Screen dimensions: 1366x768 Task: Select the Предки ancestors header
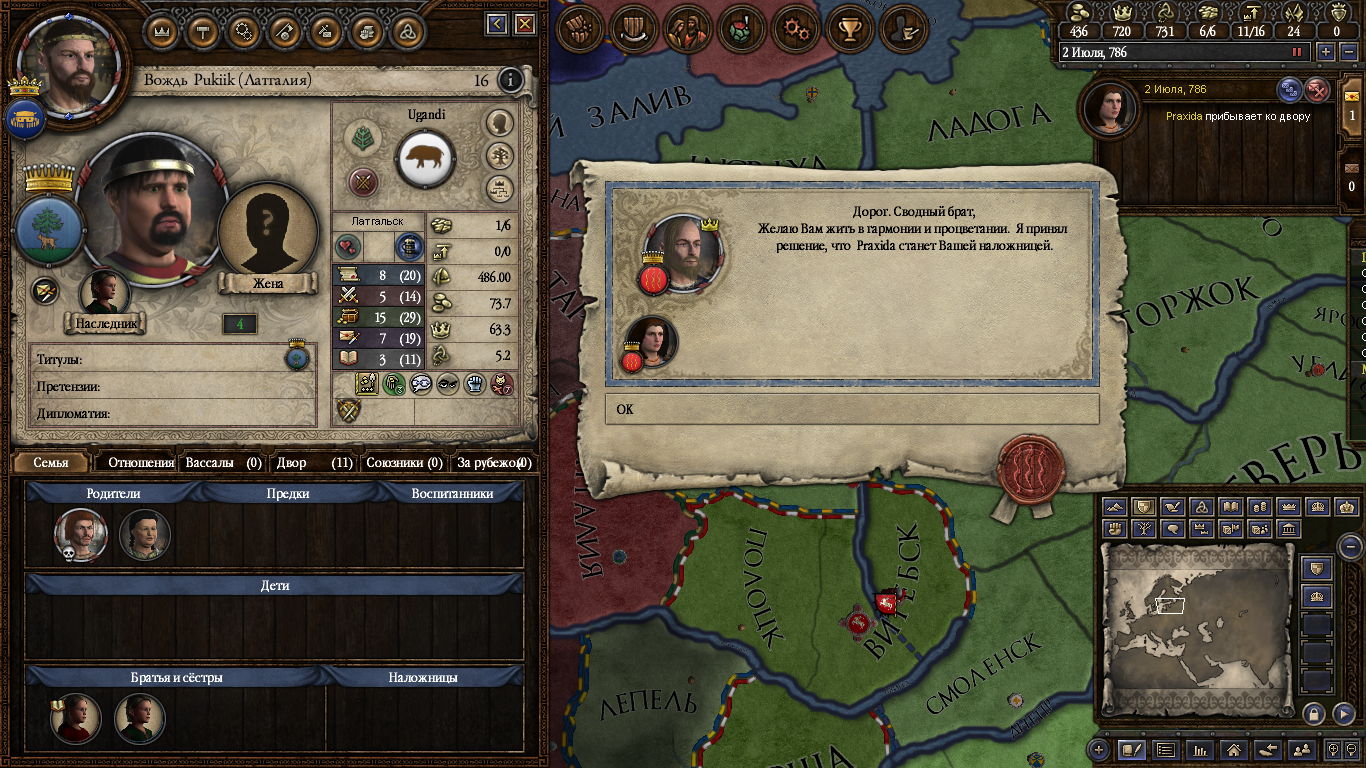point(288,493)
